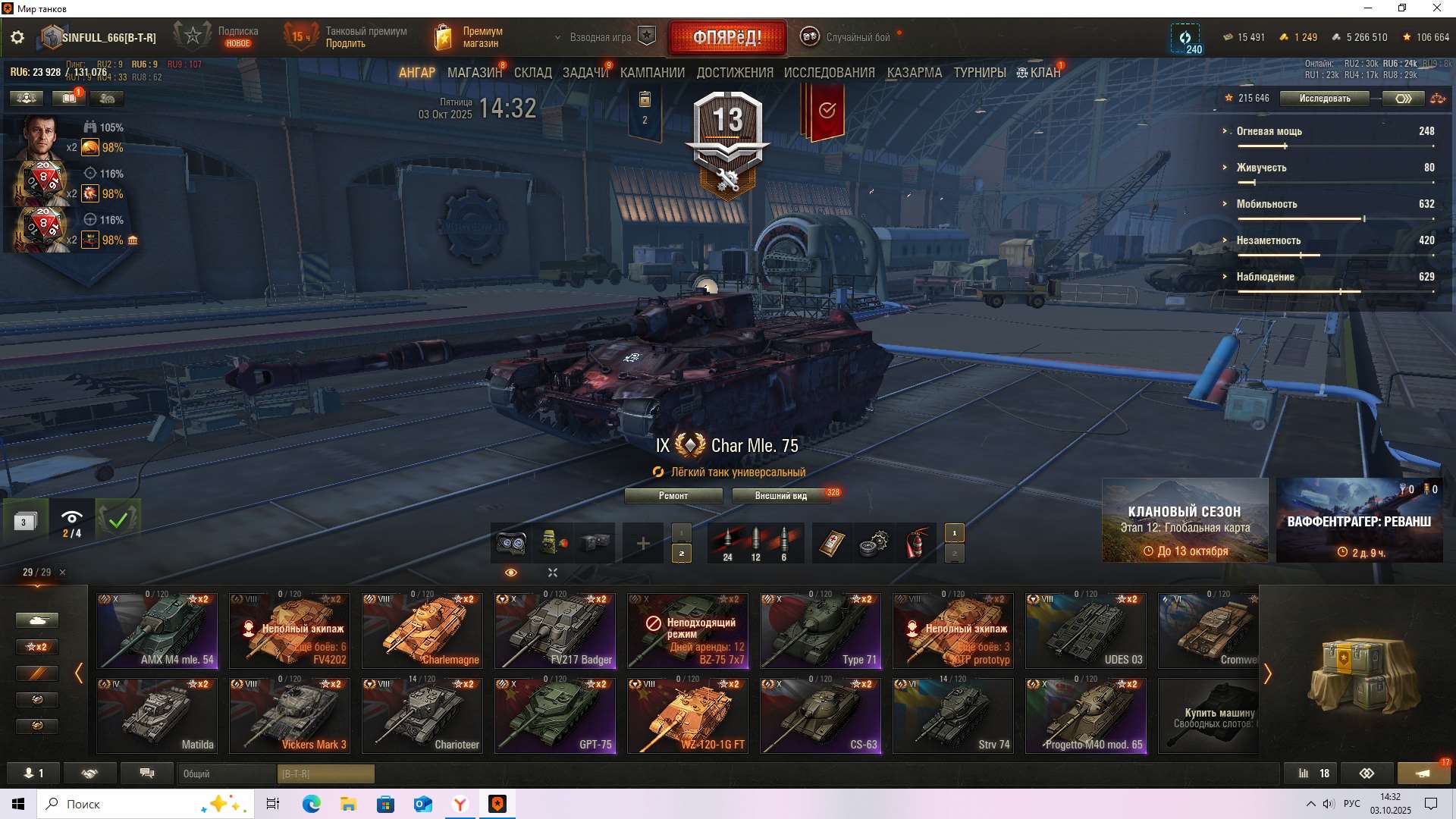
Task: Switch equipment preset to slot 1
Action: click(x=681, y=533)
